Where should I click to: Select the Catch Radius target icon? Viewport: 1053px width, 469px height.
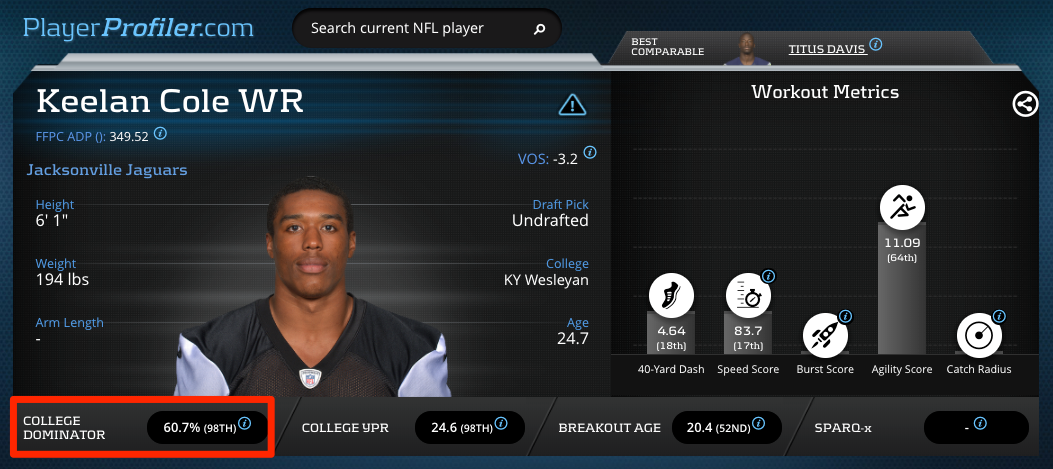(980, 336)
